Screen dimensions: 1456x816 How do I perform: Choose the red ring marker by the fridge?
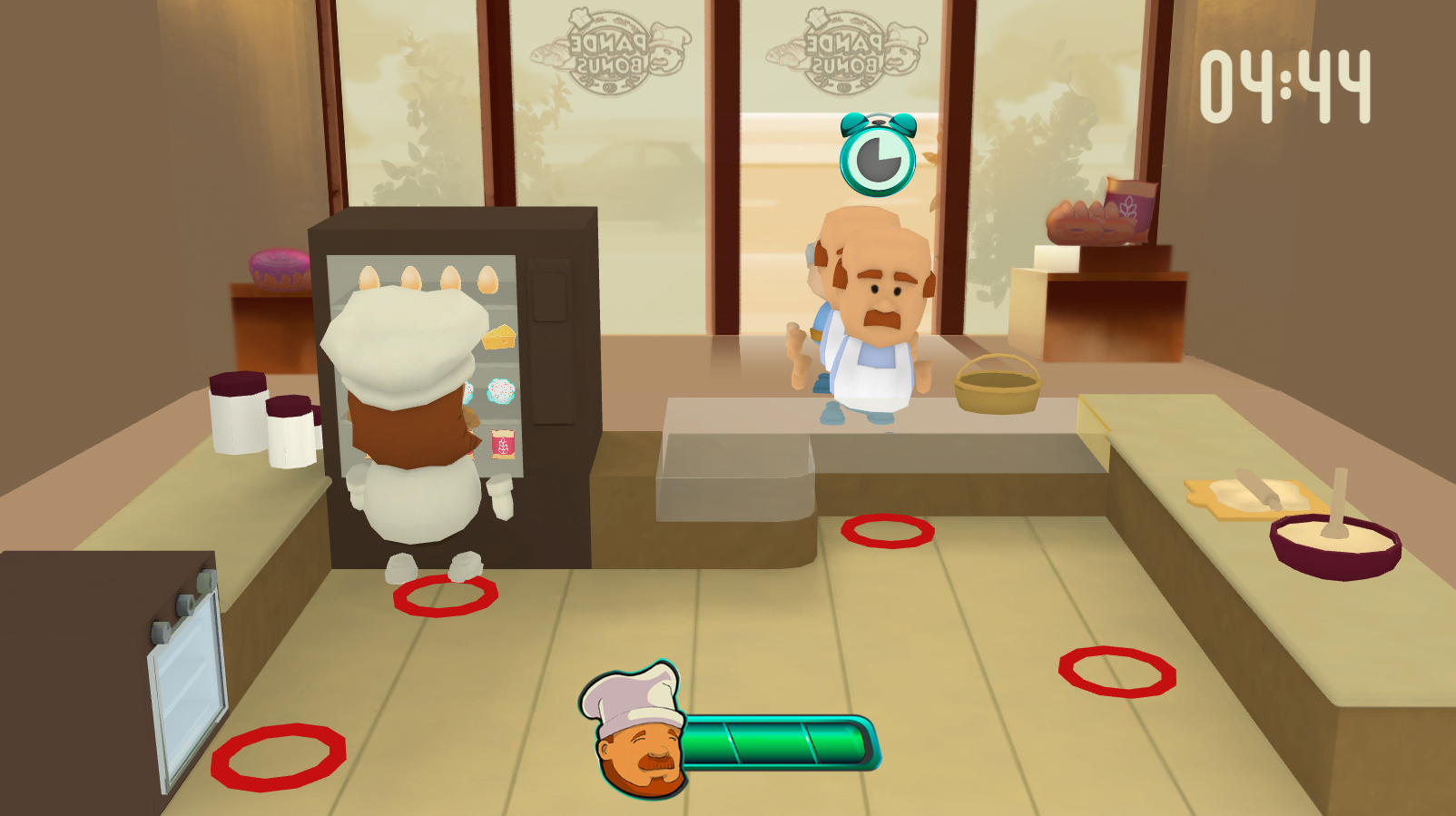[445, 595]
